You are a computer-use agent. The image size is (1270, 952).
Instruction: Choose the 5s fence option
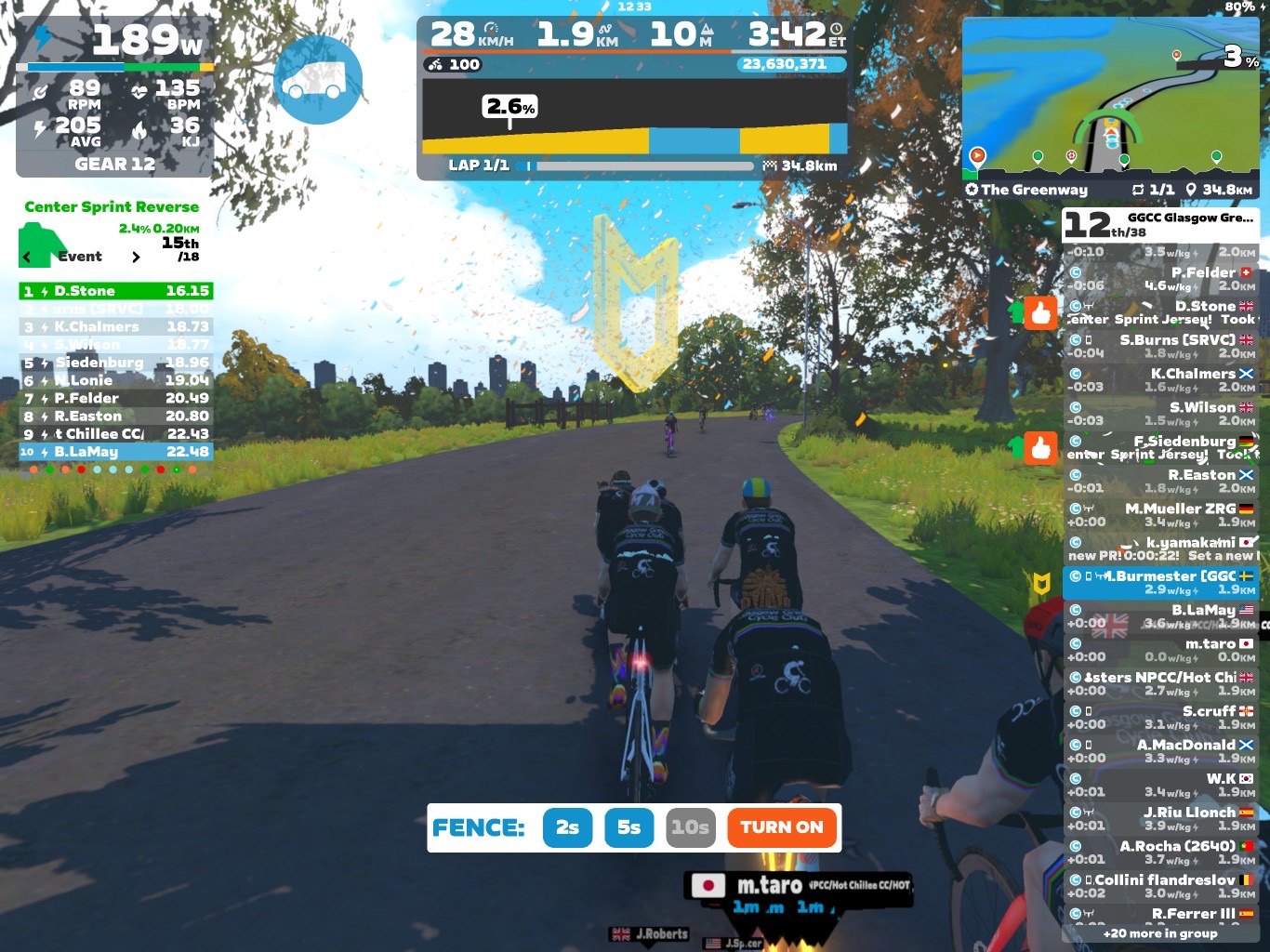pos(628,827)
